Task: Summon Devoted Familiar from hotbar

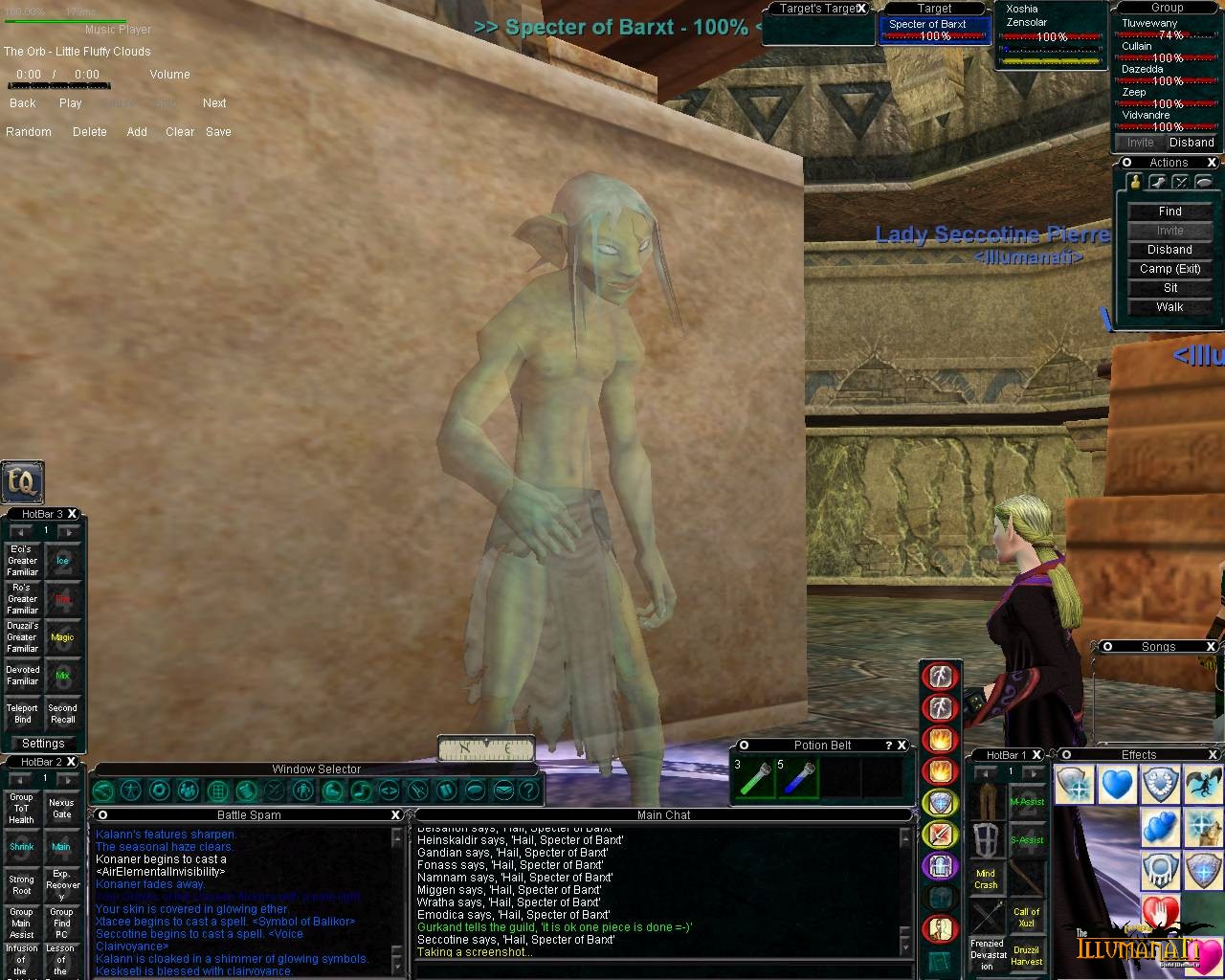Action: (23, 676)
